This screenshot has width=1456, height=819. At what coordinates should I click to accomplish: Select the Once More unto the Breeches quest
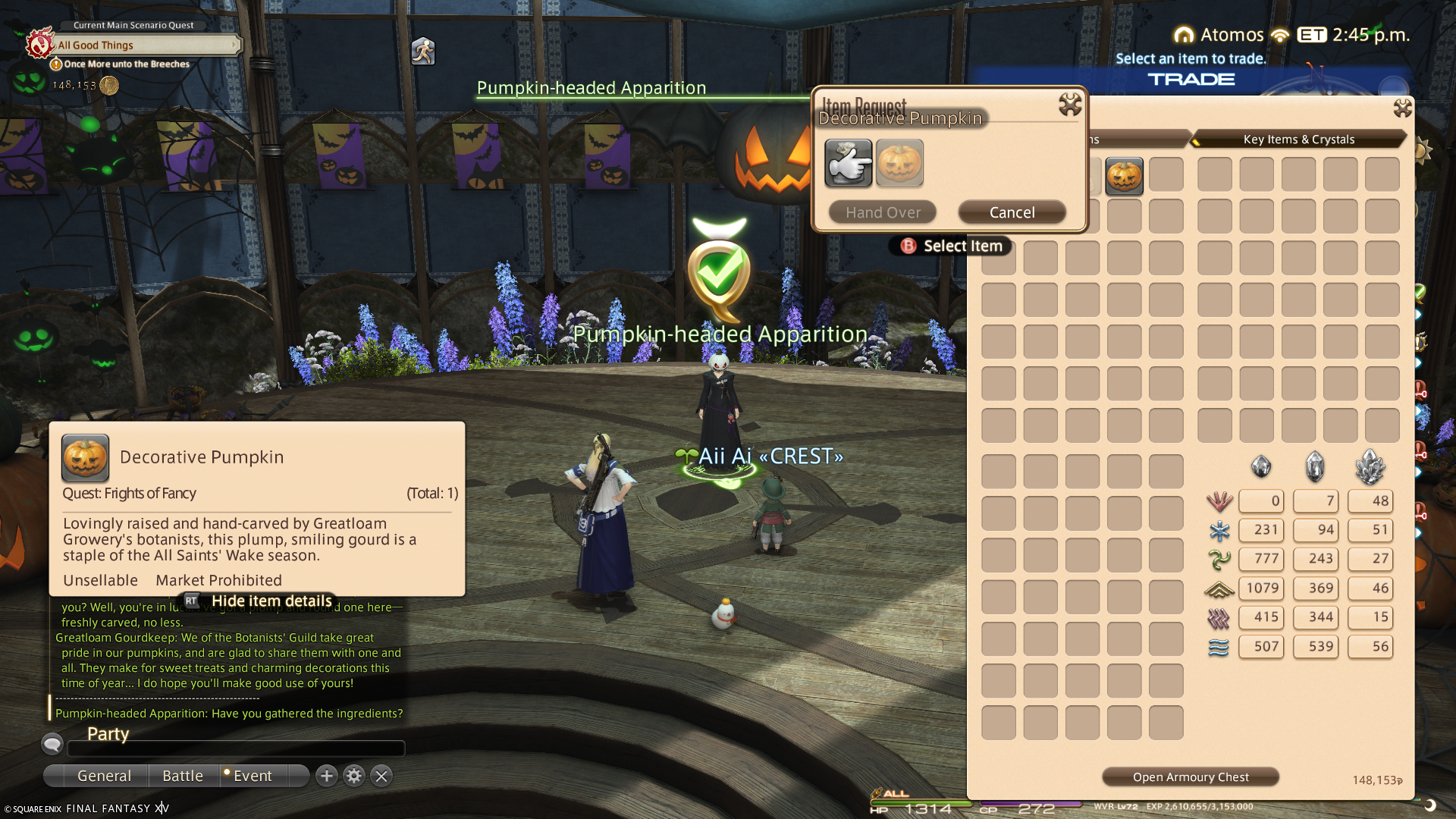coord(127,64)
